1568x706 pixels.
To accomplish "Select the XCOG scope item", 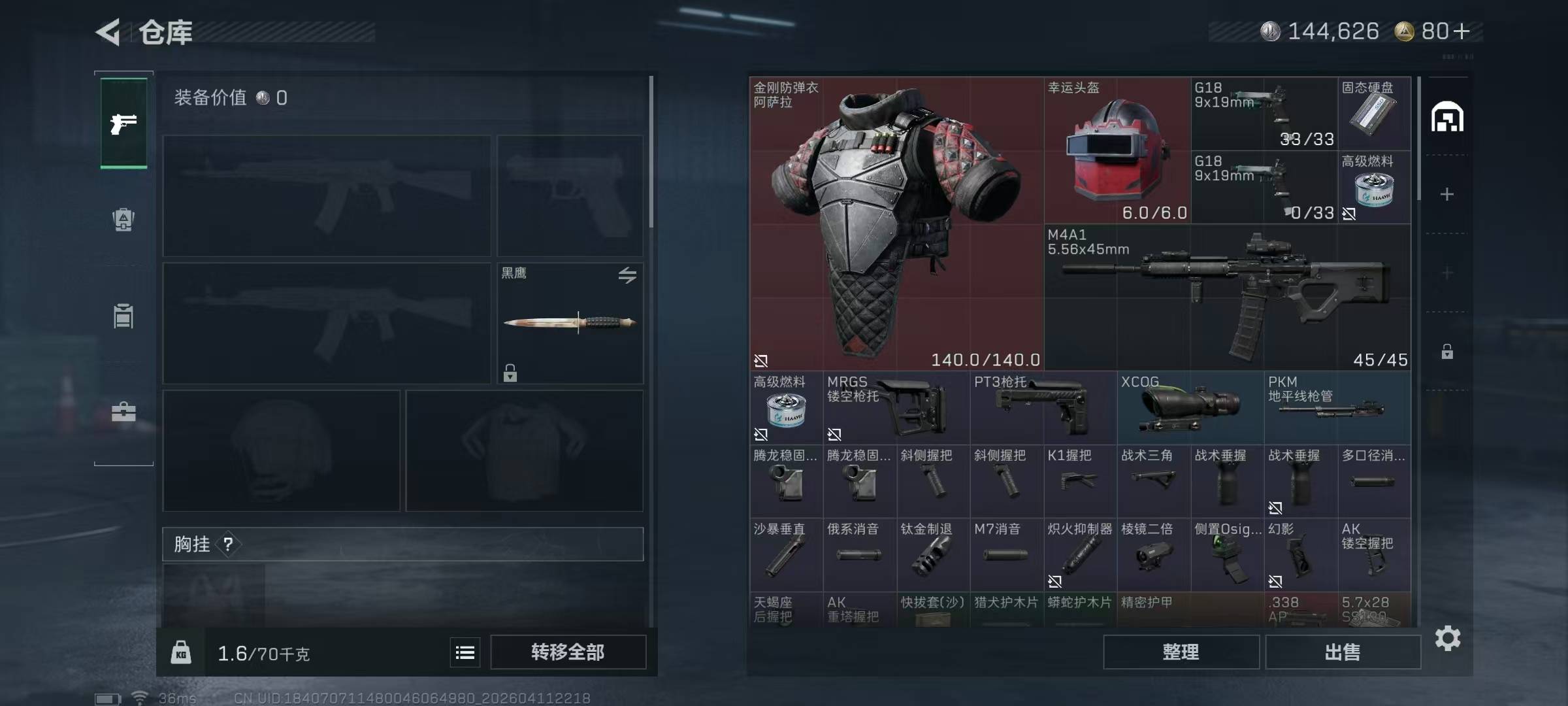I will (x=1190, y=408).
